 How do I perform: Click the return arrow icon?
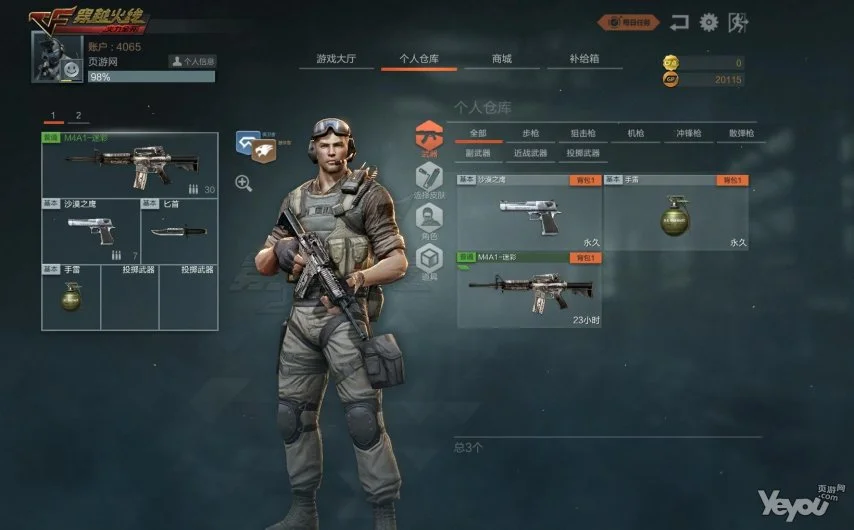coord(680,21)
